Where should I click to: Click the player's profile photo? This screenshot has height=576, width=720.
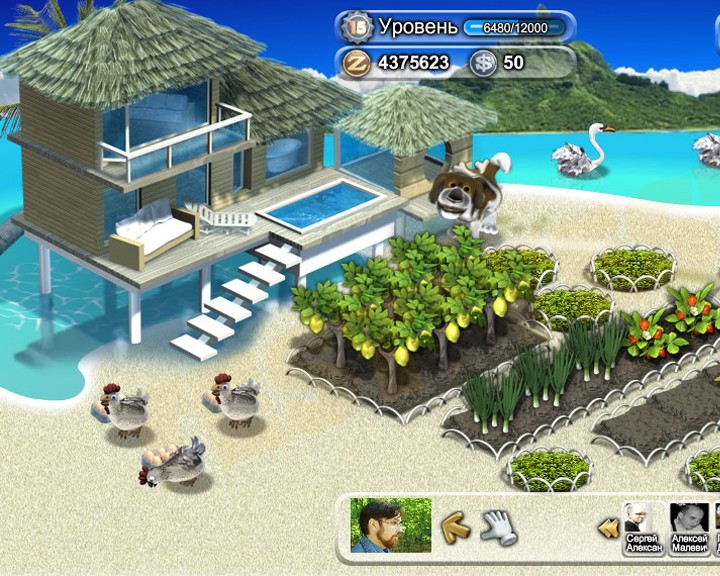tap(390, 525)
